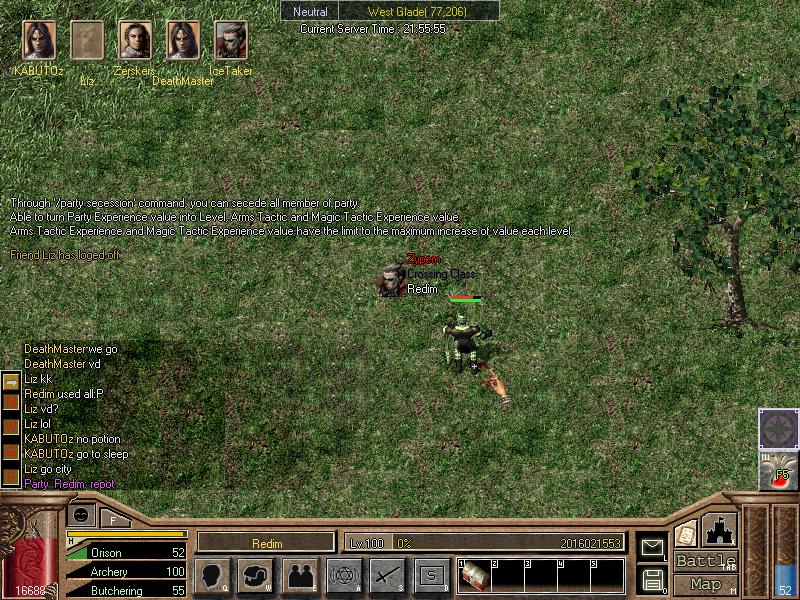Use the item in quick slot 1

(474, 576)
